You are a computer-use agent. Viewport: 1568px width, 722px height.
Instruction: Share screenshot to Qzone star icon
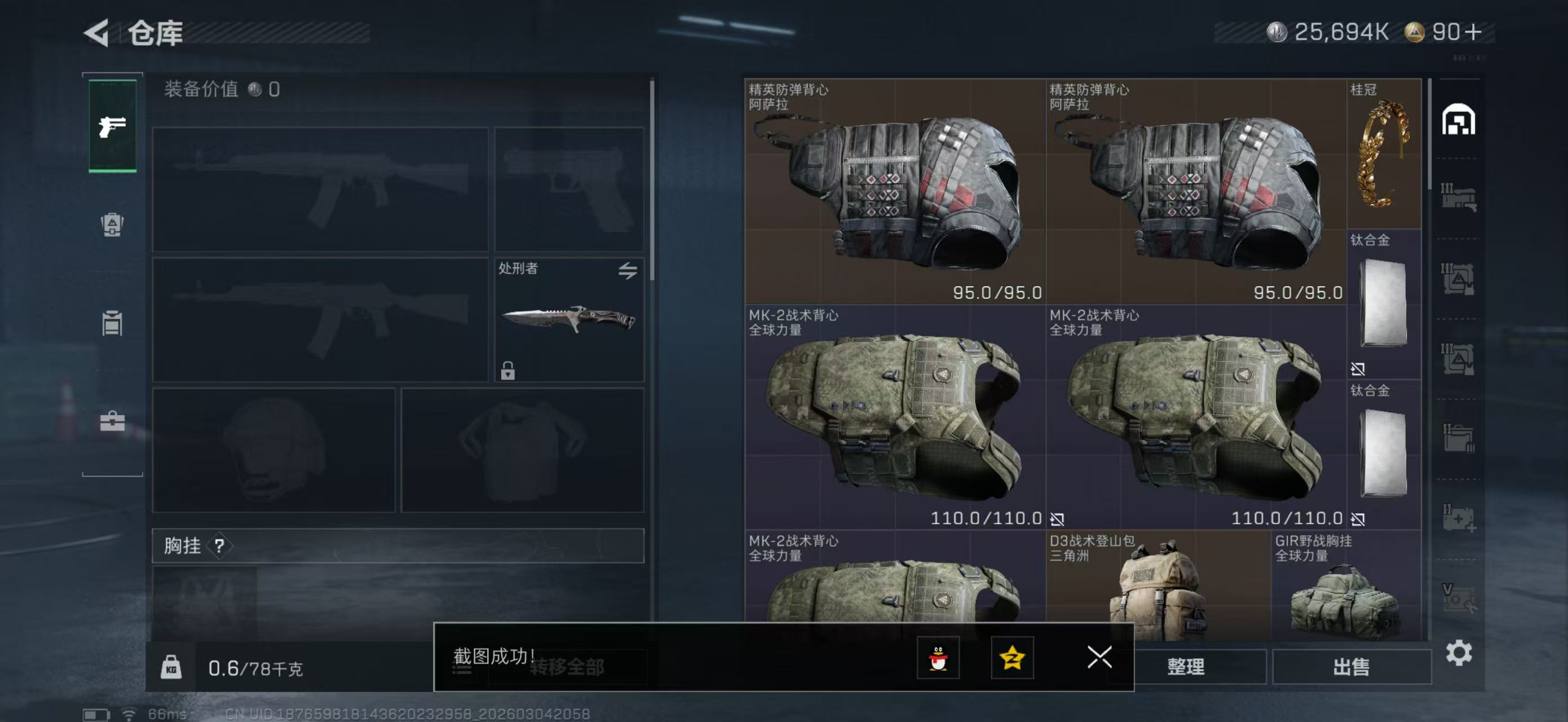tap(1012, 658)
